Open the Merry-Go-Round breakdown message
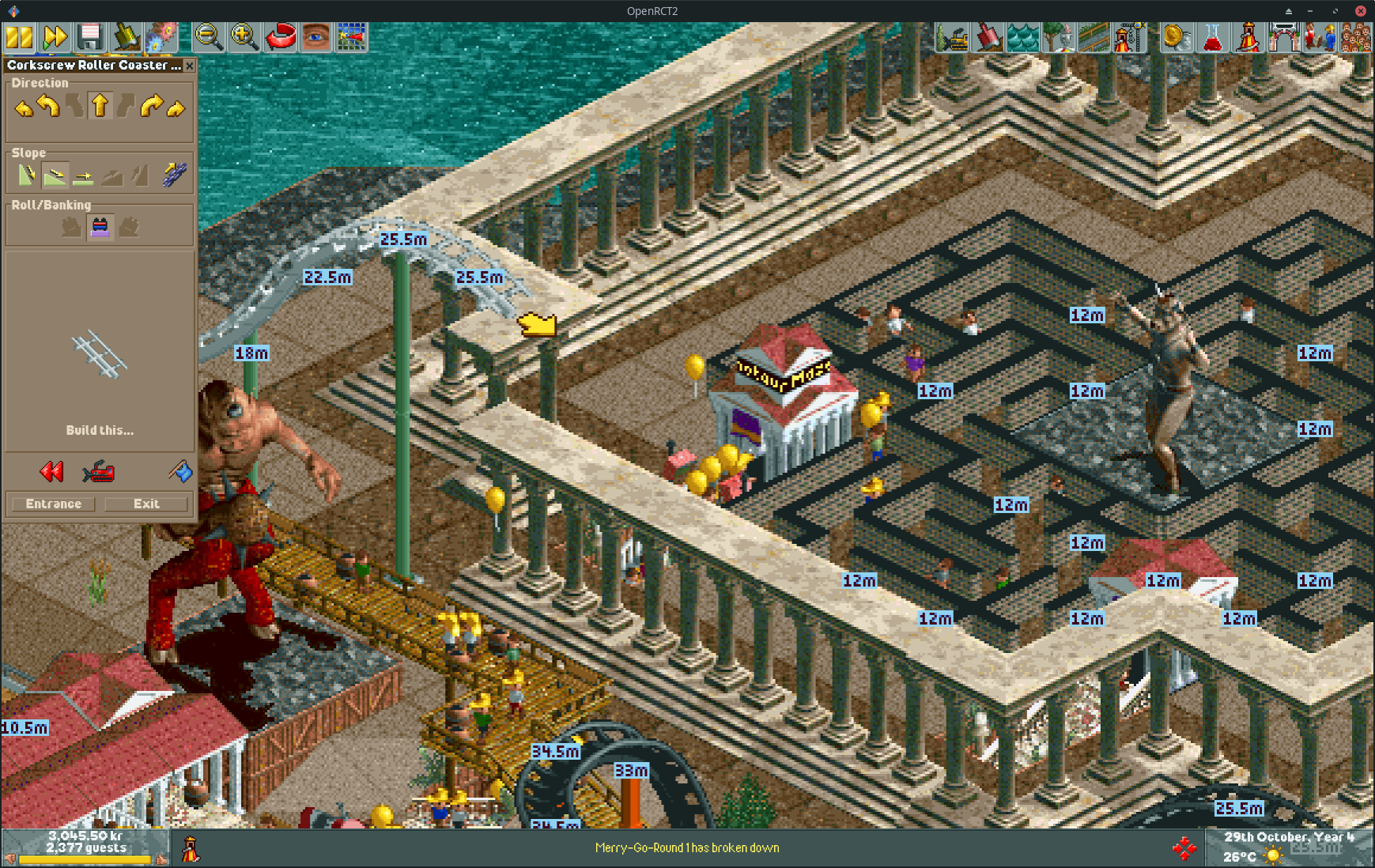 point(686,847)
